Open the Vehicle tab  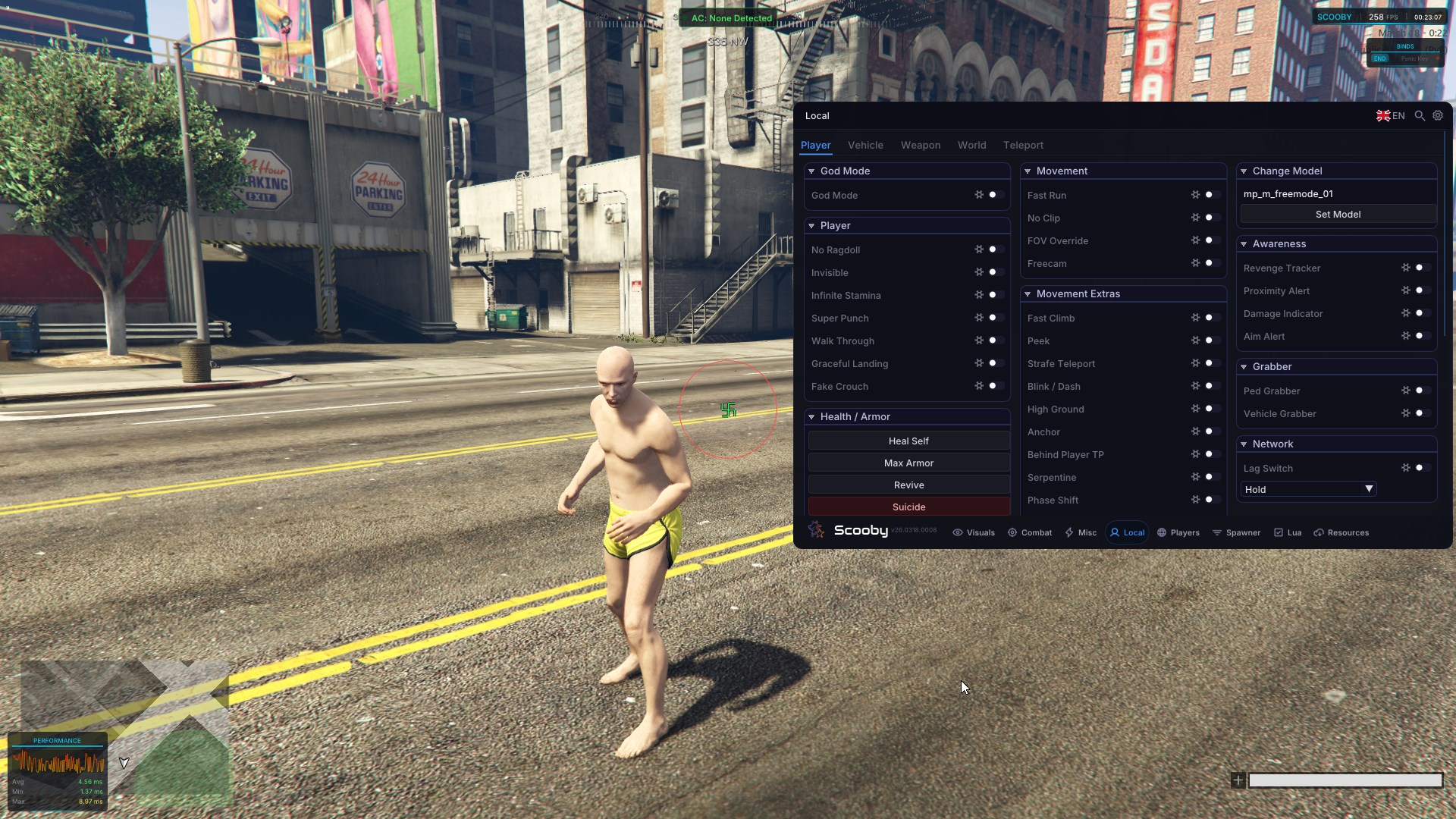point(865,145)
